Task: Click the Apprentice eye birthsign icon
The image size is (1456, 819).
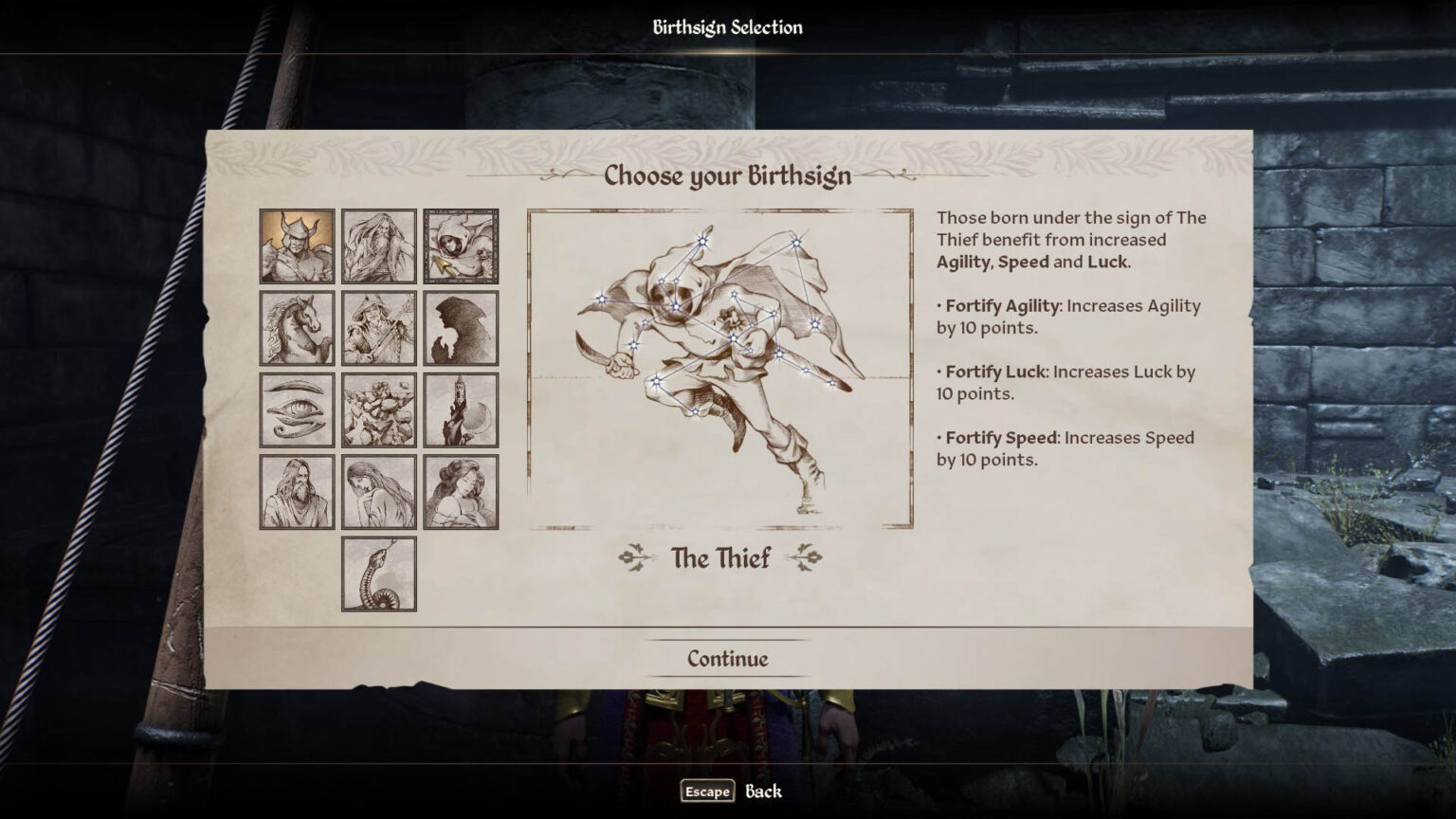Action: tap(296, 409)
